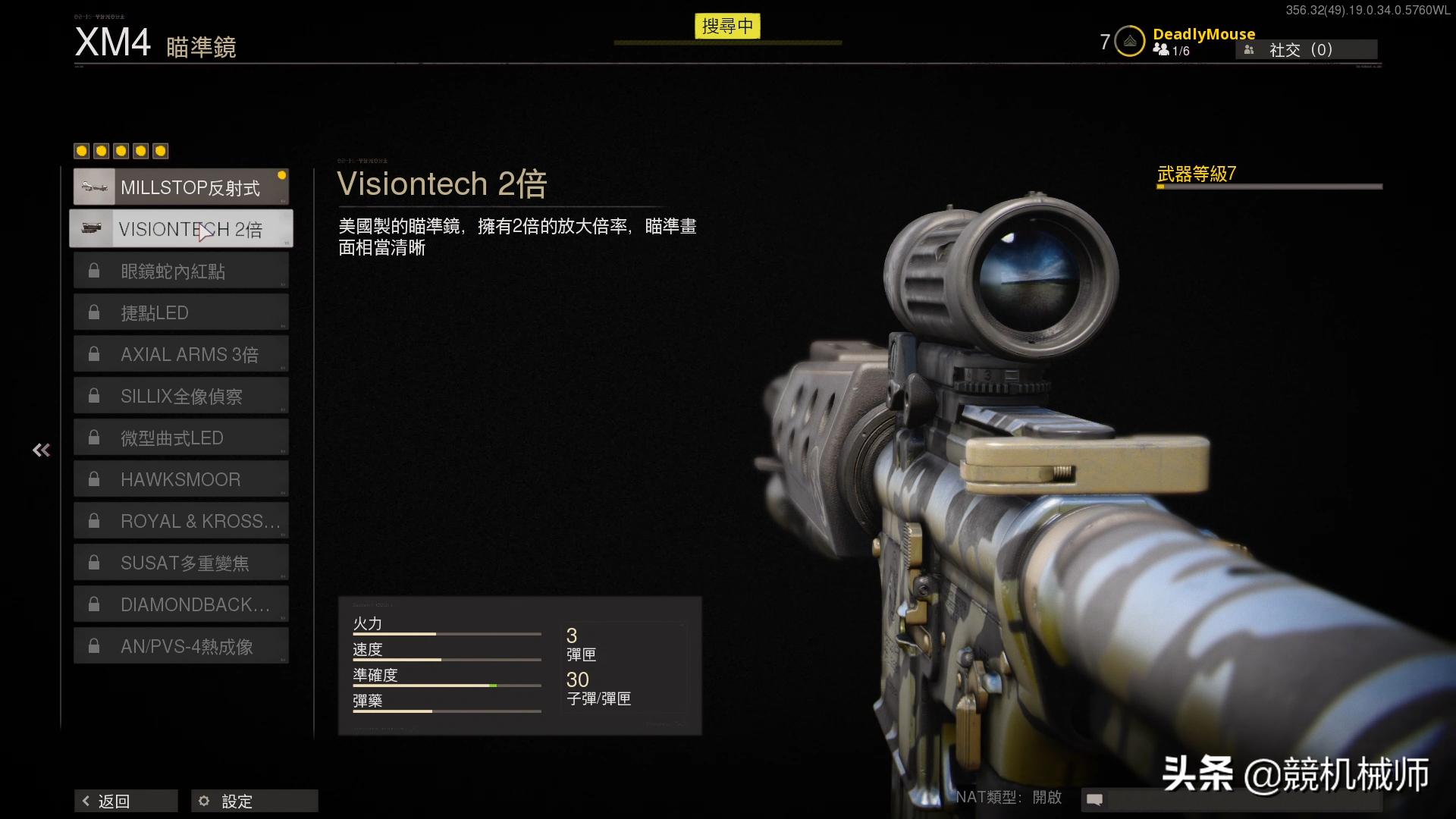Choose the HAWKSMOOR optic entry
1456x819 pixels.
coord(180,479)
